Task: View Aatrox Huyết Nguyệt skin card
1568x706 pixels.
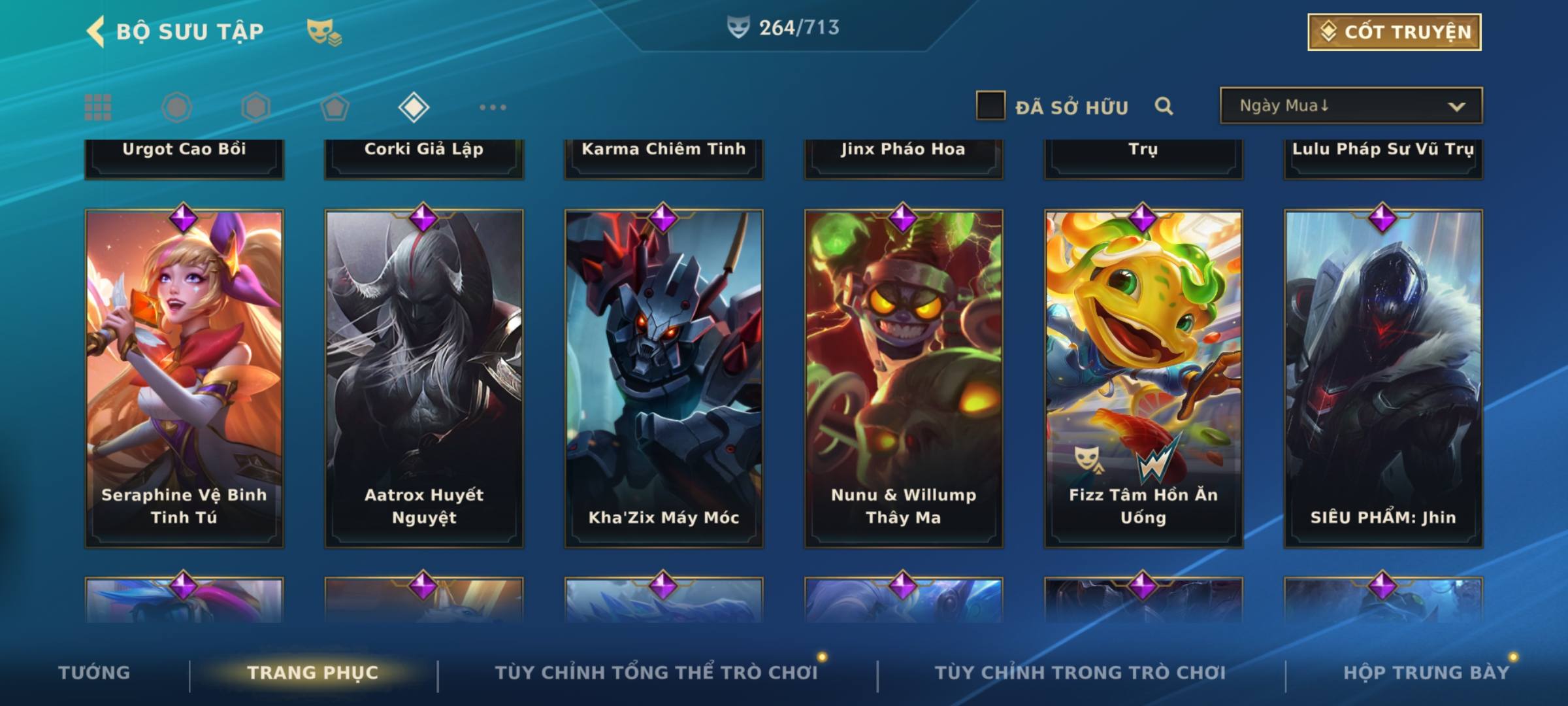Action: (424, 378)
